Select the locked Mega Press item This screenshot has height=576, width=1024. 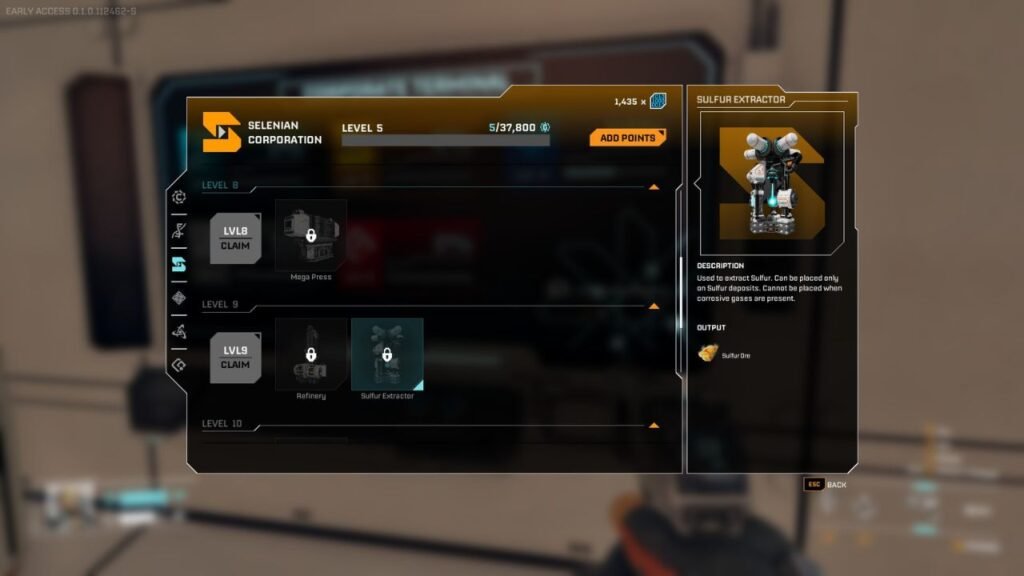tap(311, 235)
